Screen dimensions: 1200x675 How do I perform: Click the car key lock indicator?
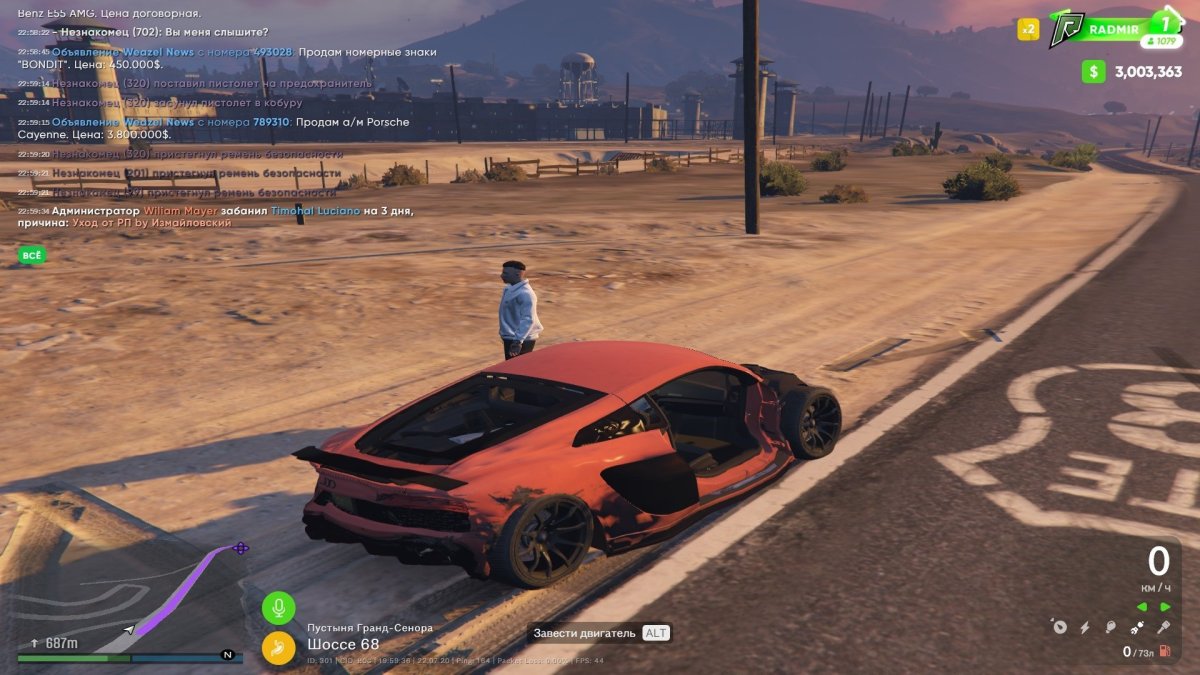pyautogui.click(x=1163, y=628)
